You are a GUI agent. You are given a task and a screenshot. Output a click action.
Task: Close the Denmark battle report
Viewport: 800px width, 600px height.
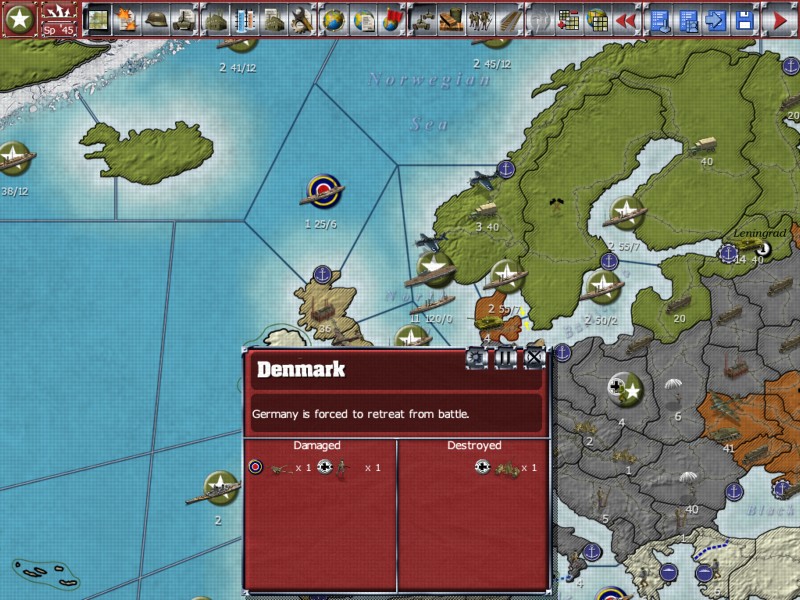535,358
